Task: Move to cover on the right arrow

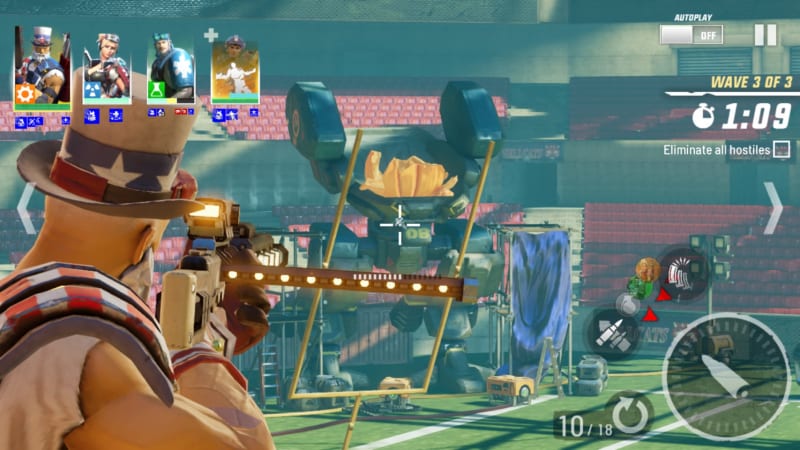Action: [x=774, y=208]
